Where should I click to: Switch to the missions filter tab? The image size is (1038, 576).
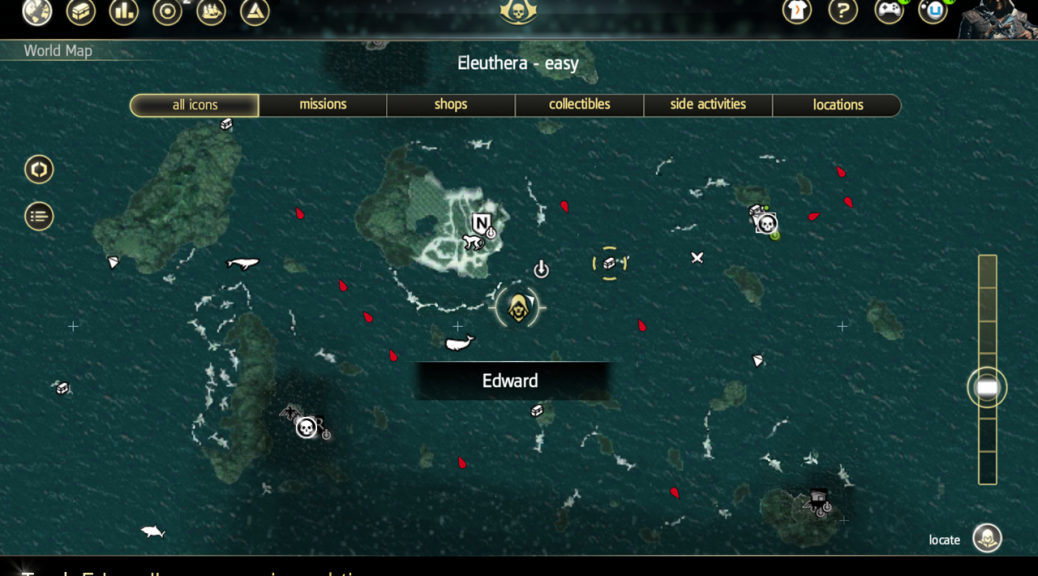tap(323, 105)
